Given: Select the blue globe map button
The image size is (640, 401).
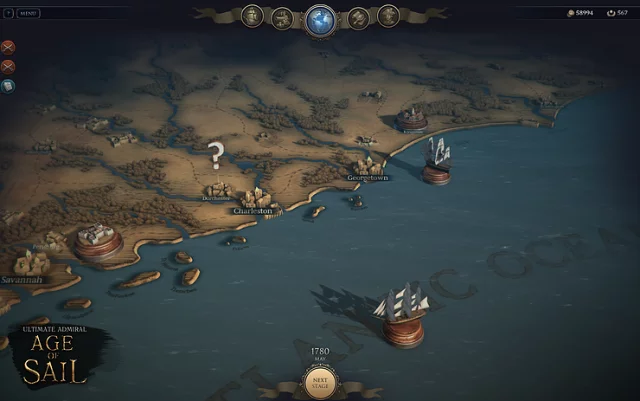Looking at the screenshot, I should 320,17.
